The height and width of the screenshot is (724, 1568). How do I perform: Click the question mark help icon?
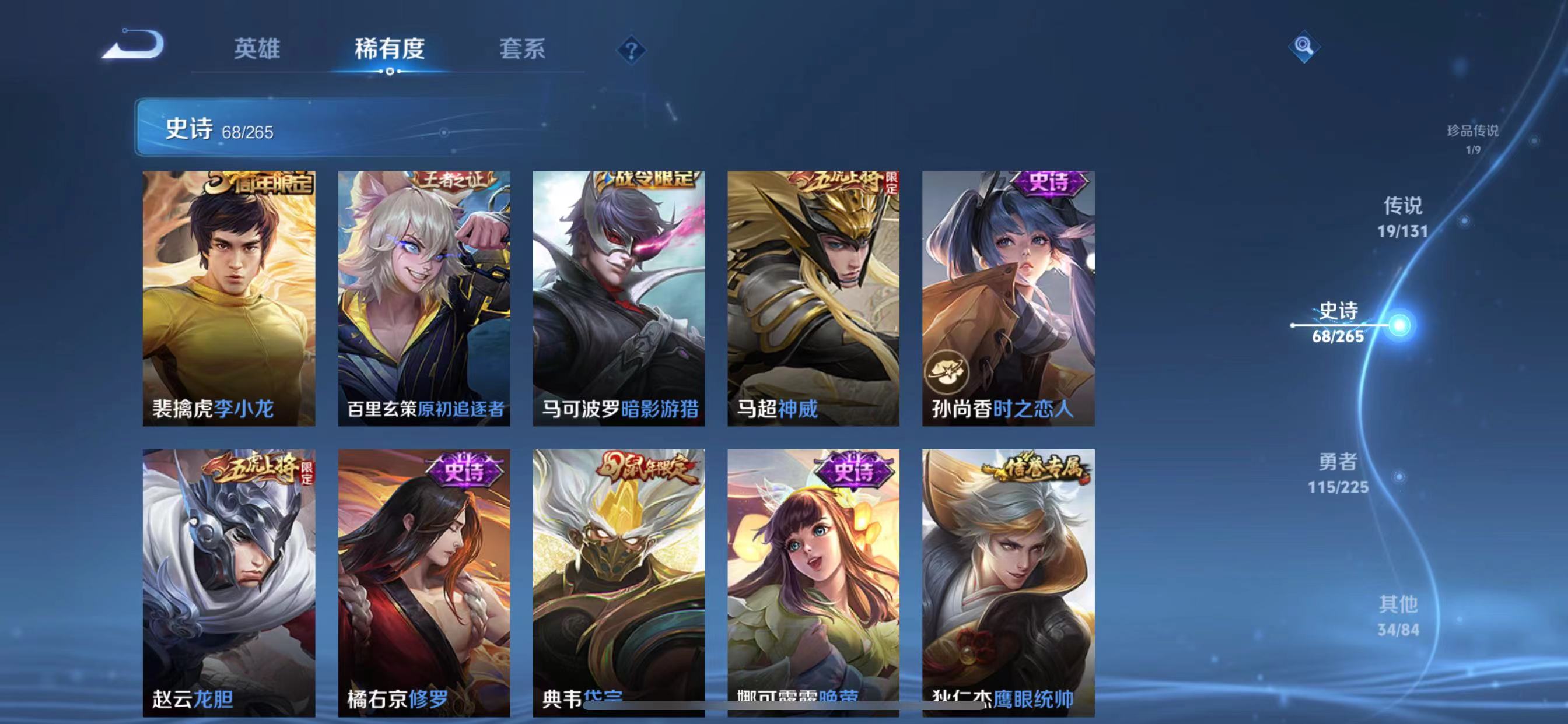[x=631, y=51]
